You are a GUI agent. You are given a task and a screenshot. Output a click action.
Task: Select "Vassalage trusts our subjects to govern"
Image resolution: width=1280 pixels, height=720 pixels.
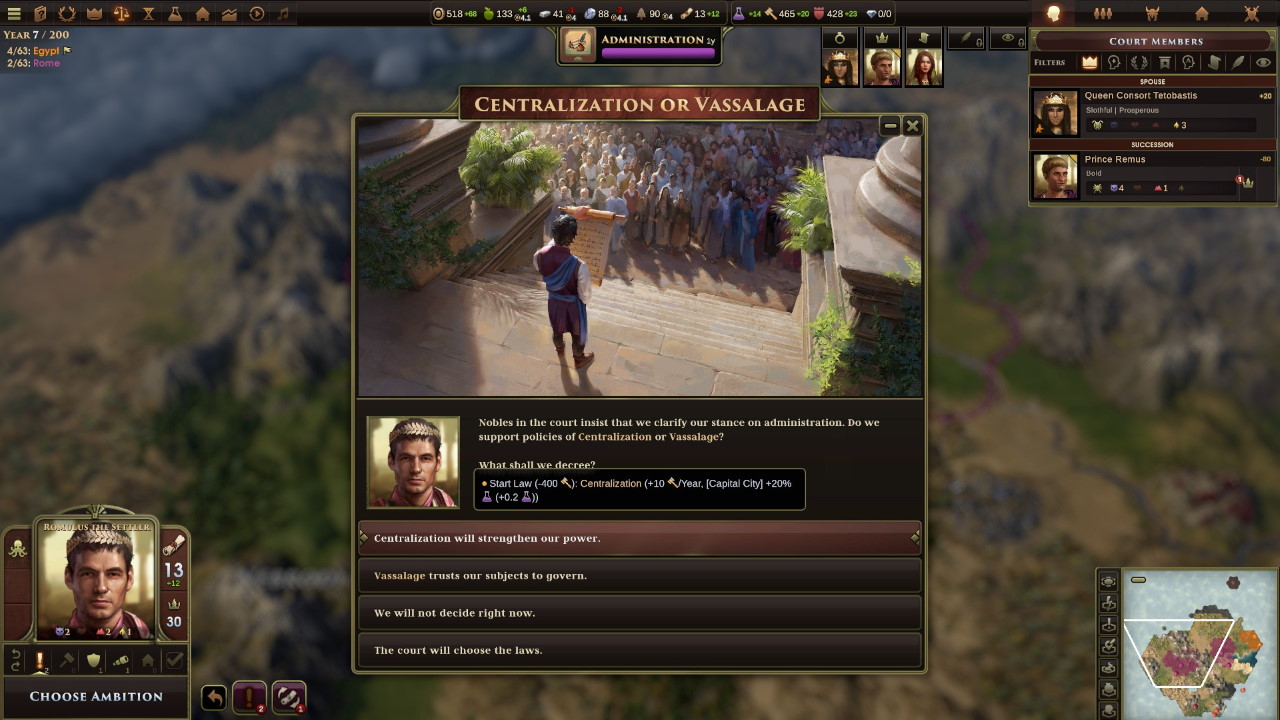[639, 575]
